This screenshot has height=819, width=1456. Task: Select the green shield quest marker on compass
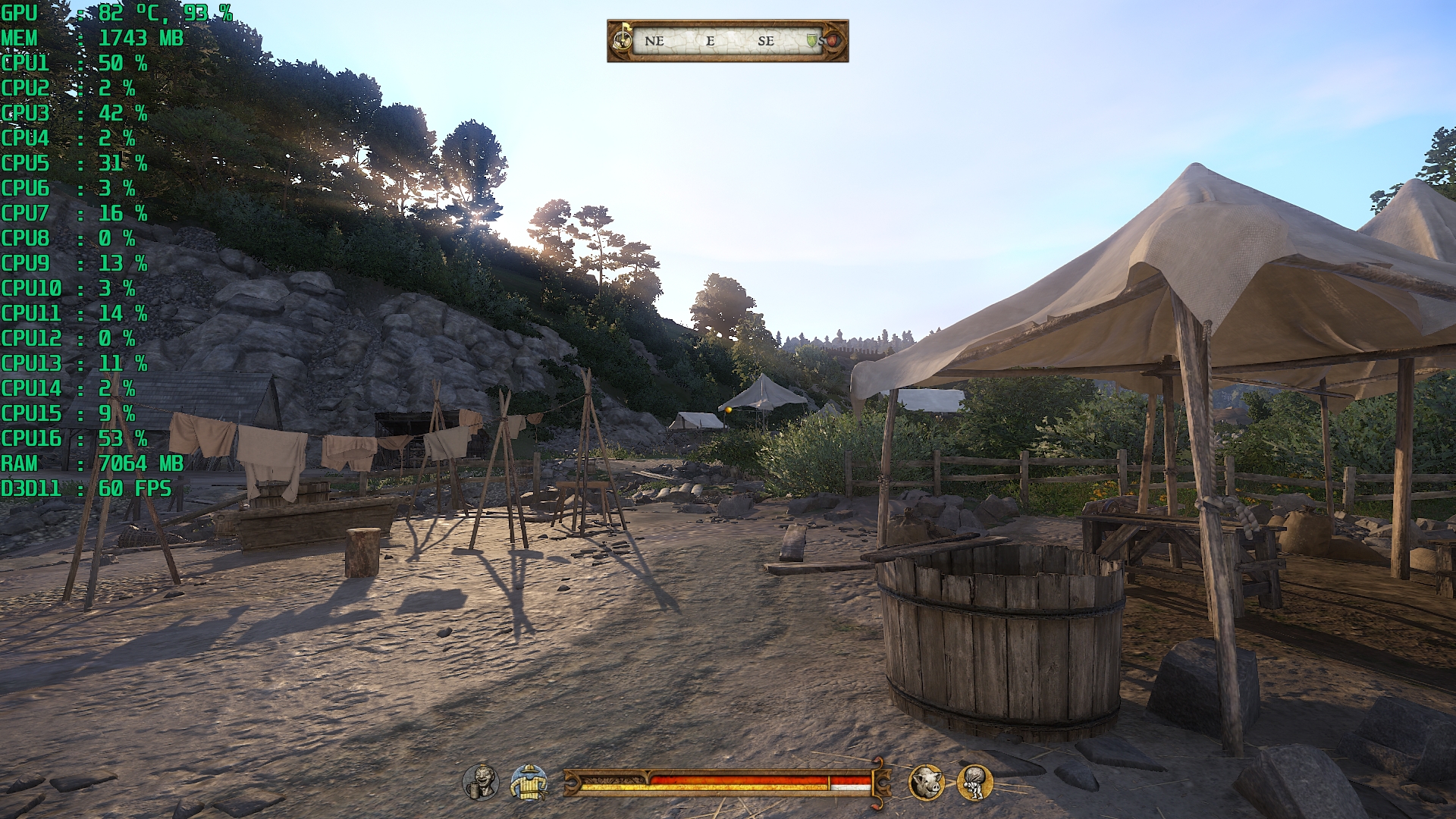(x=811, y=41)
